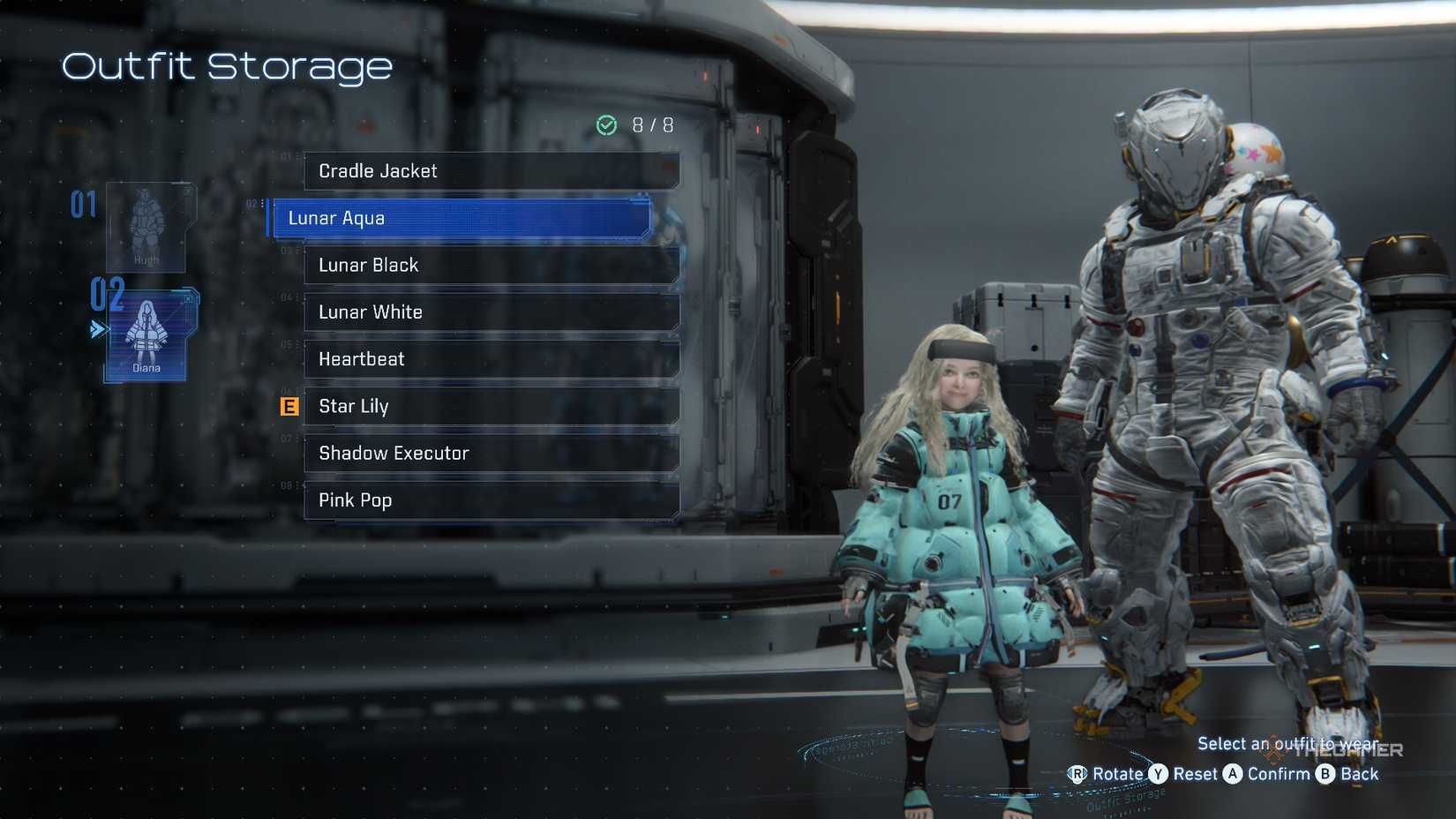Click the R Rotate button icon

pos(1078,774)
